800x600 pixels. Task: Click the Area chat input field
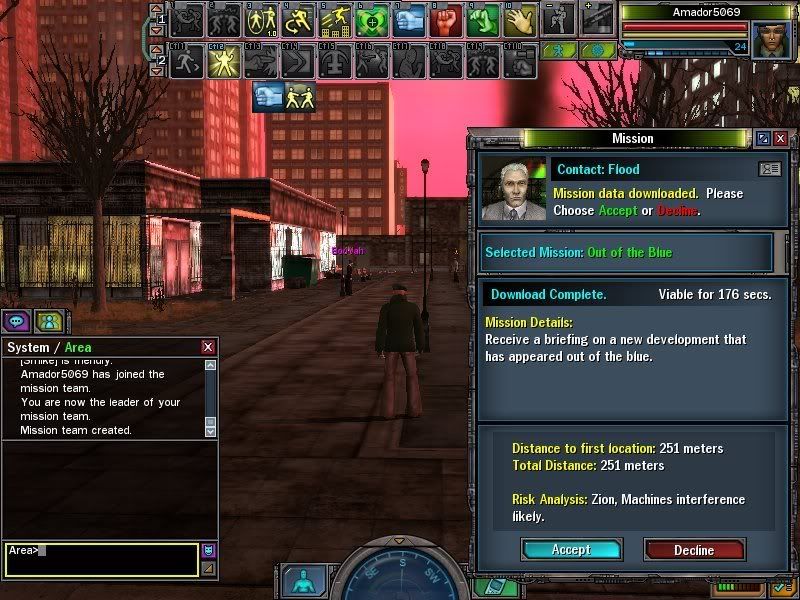(x=102, y=558)
